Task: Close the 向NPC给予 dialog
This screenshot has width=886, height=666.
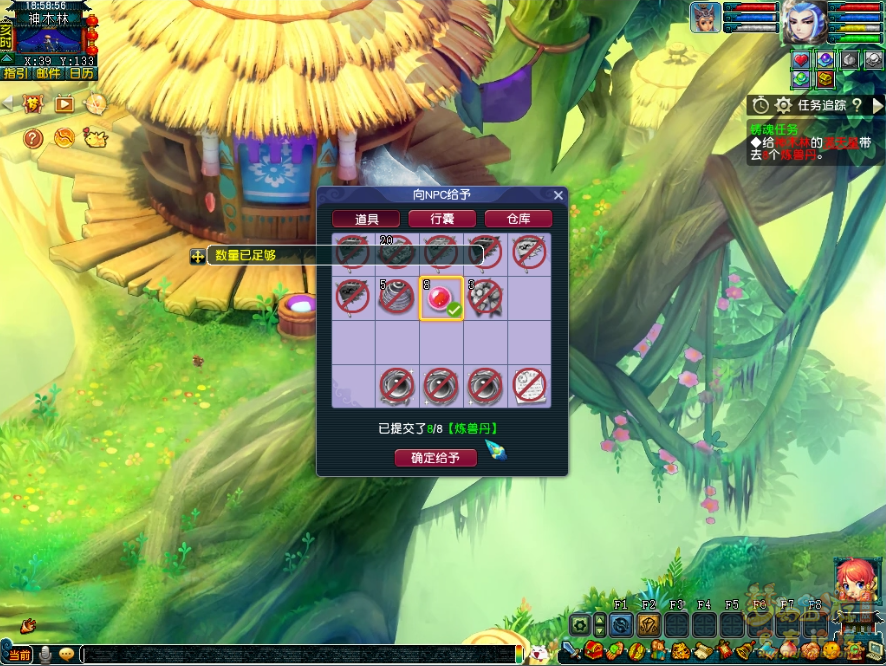Action: (x=558, y=195)
